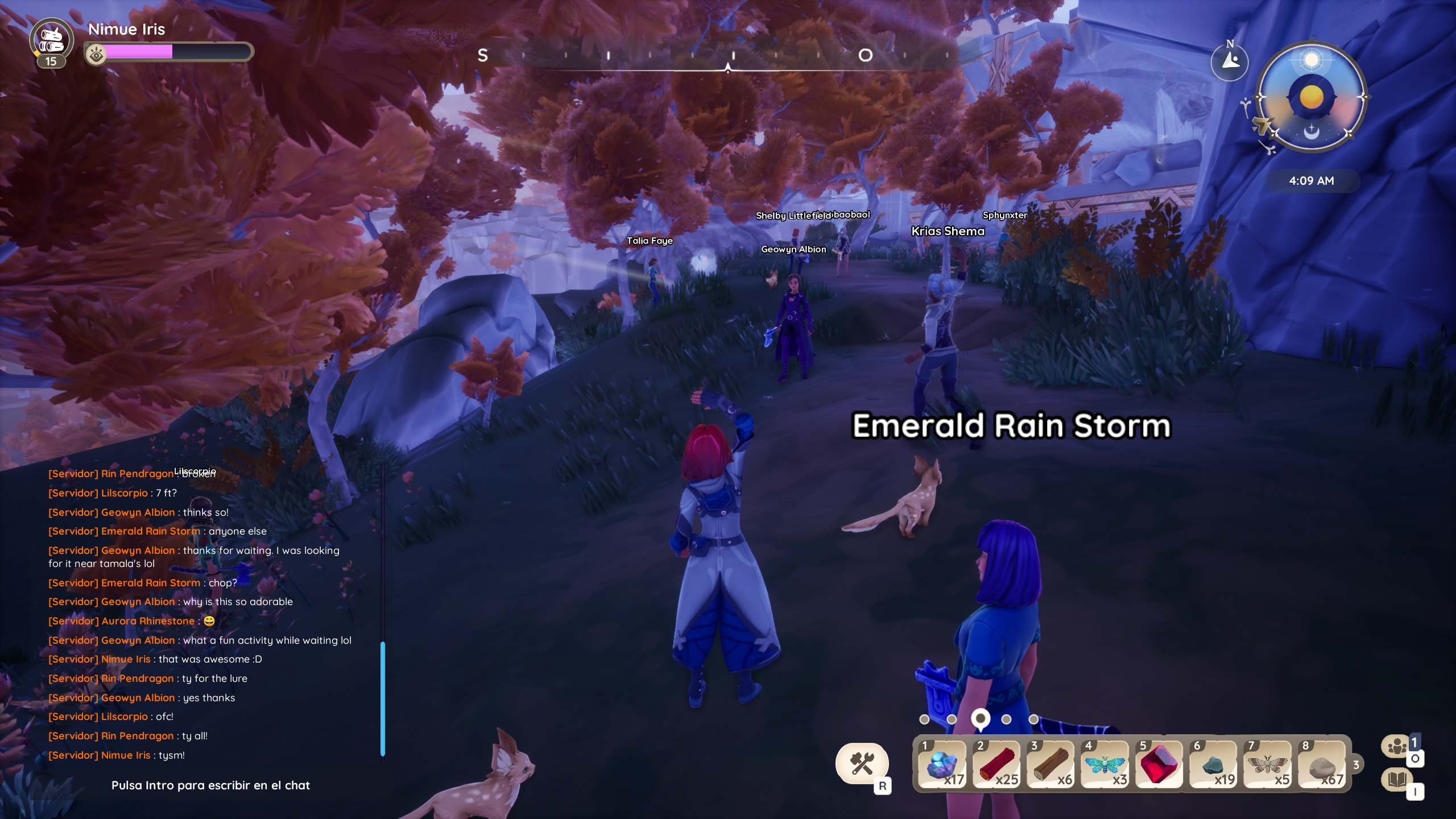Select Geowyn Albion's name in latest chat line
The image size is (1456, 819).
tap(138, 698)
